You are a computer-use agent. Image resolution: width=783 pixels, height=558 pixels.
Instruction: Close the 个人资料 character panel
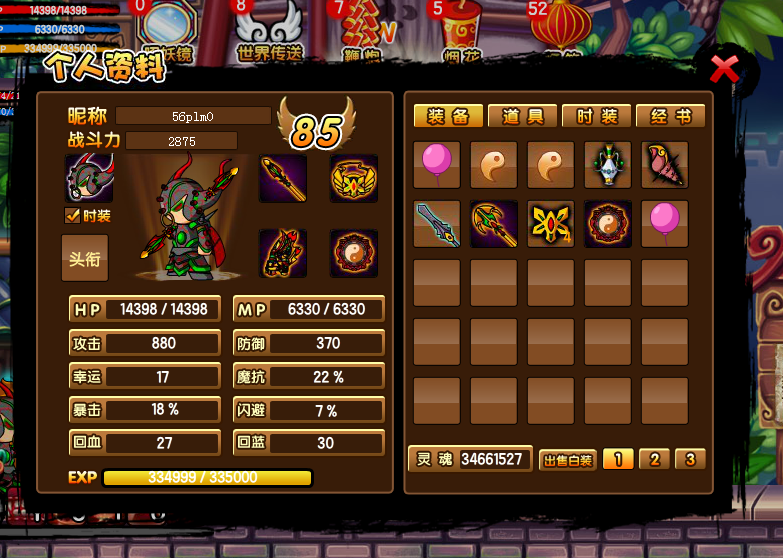[724, 69]
